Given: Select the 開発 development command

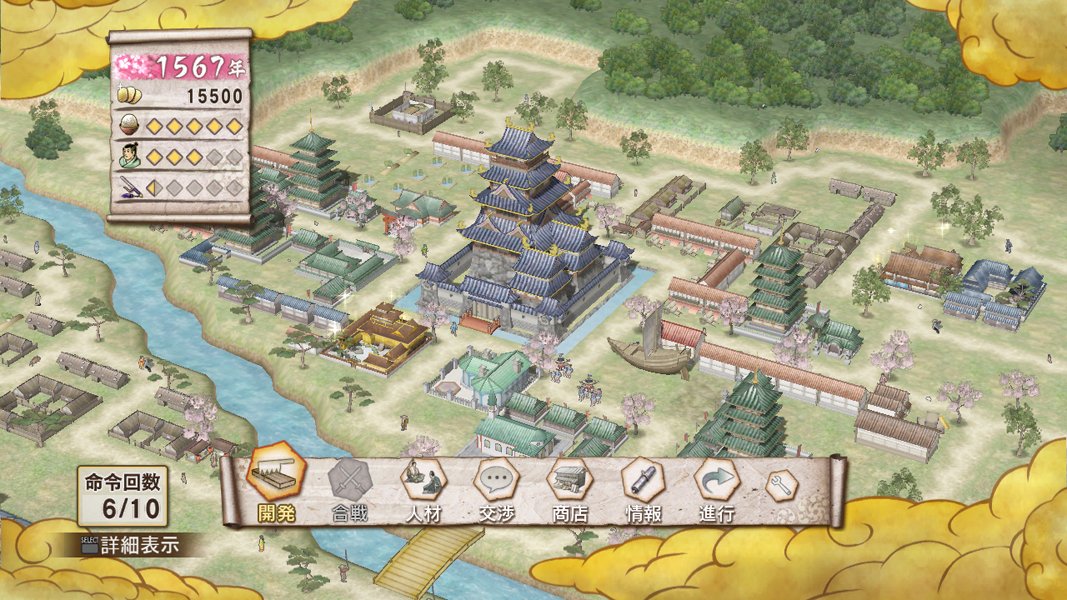Looking at the screenshot, I should (x=275, y=482).
